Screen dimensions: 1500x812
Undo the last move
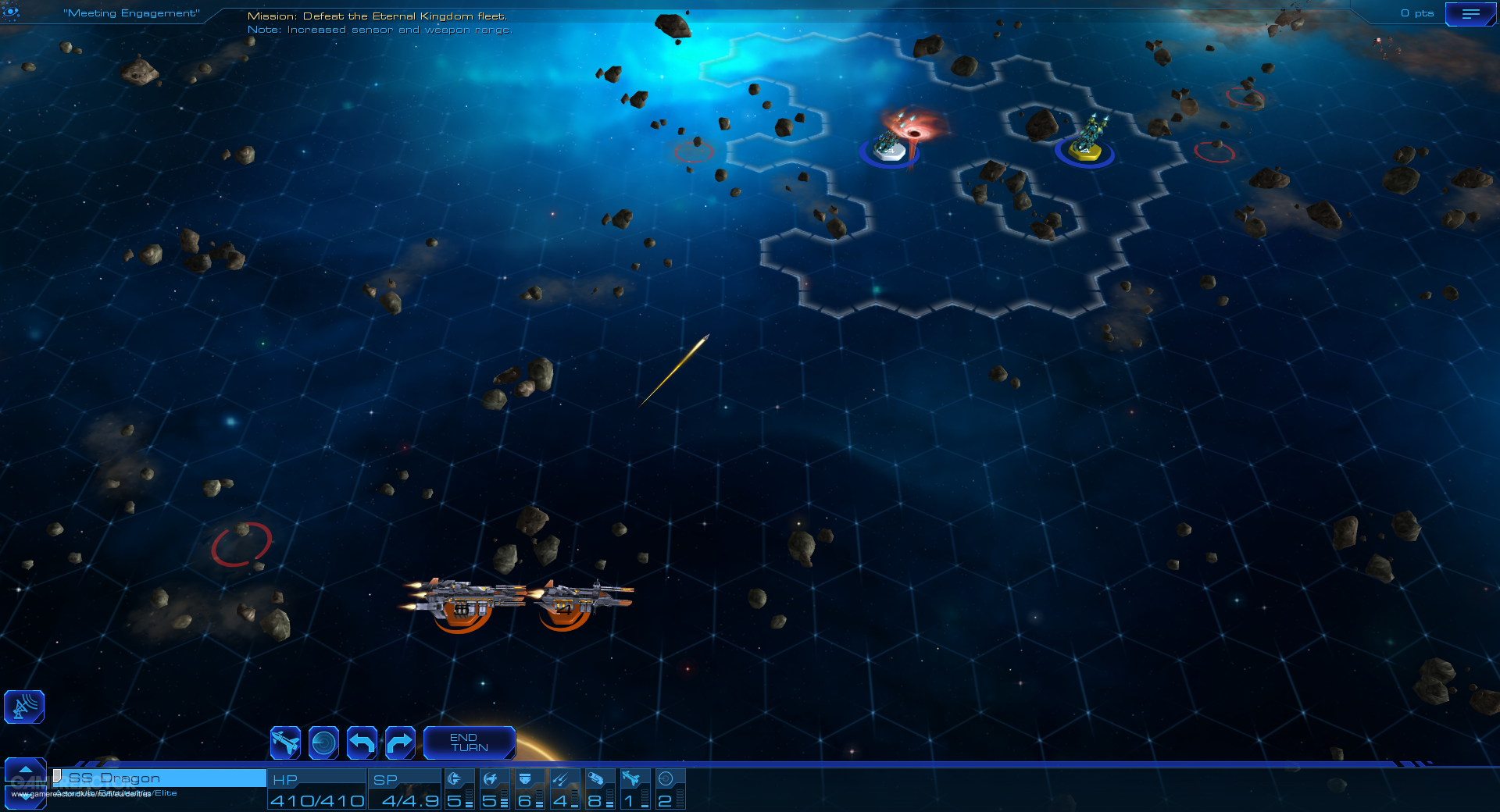point(362,743)
